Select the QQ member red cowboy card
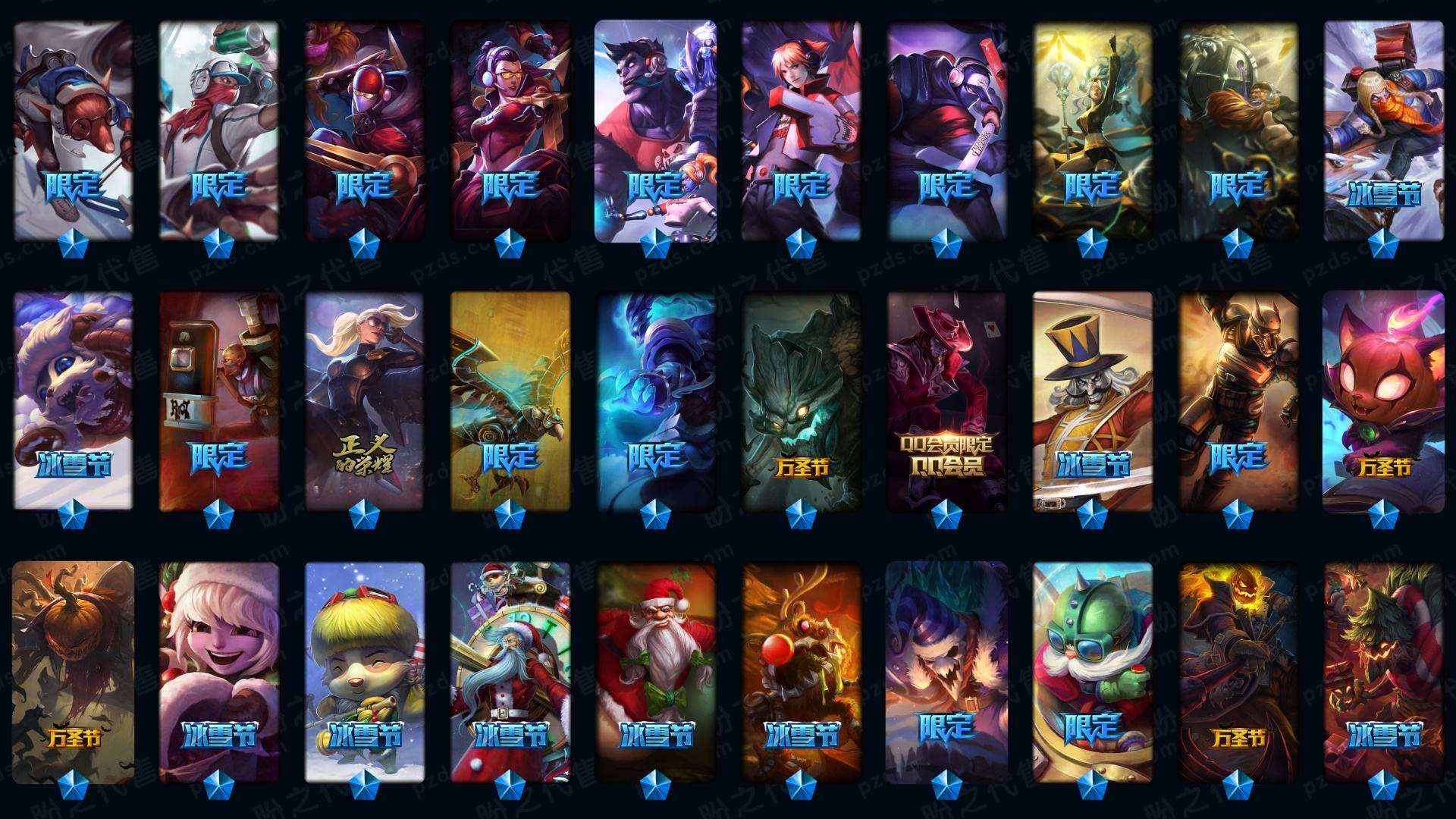Screen dimensions: 1456x819 point(946,400)
